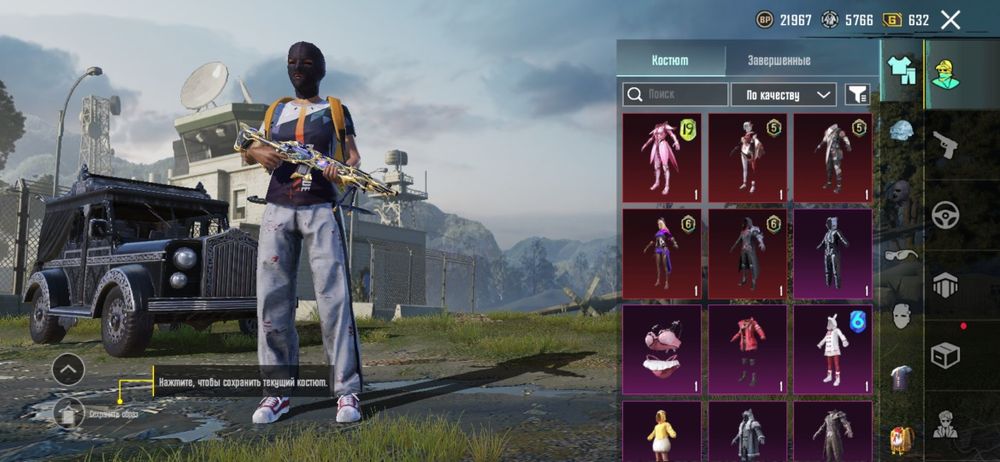
Task: Open the steering wheel vehicle category
Action: (945, 214)
